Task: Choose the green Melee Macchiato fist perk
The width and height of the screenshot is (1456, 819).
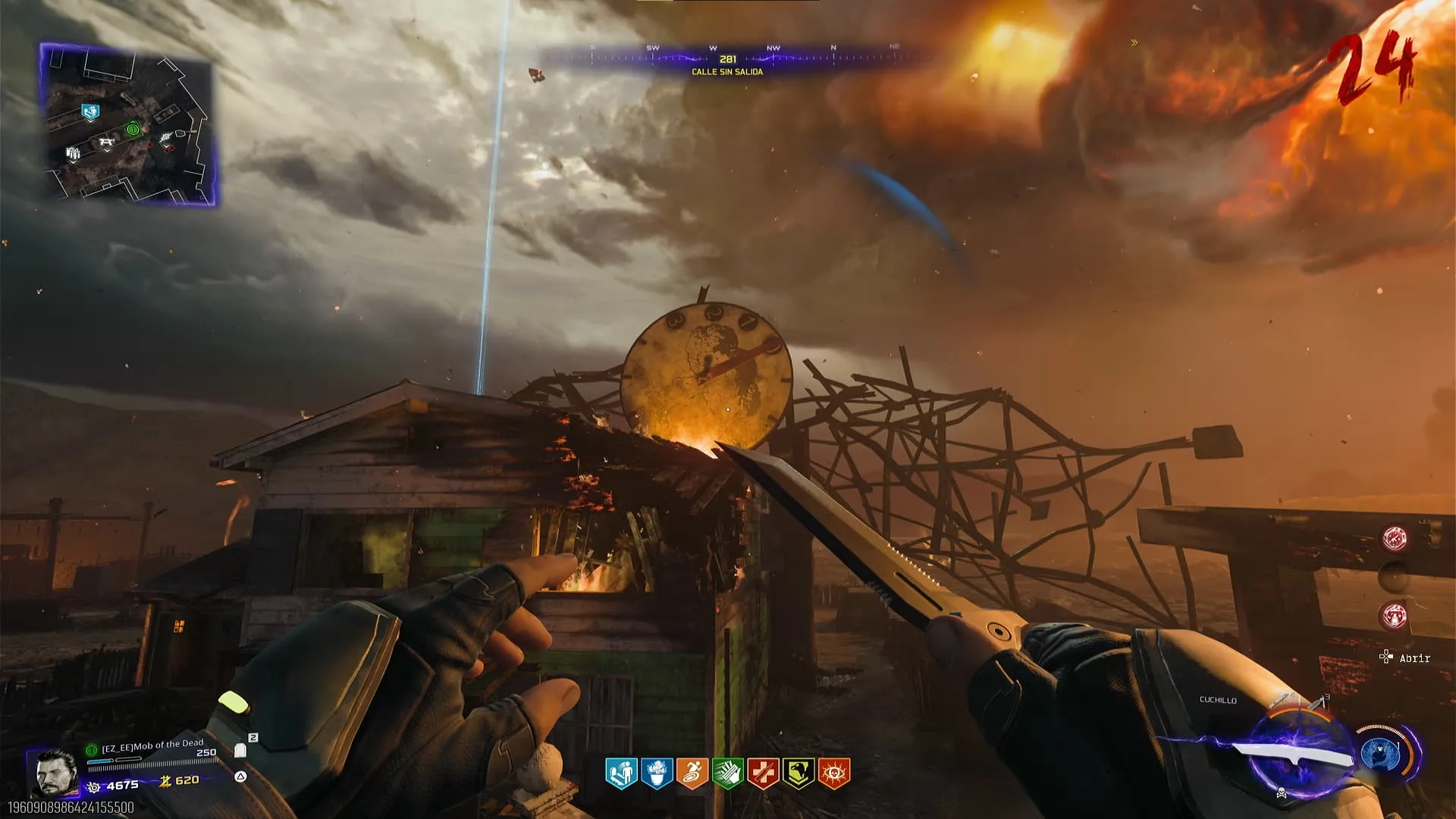Action: (x=728, y=773)
